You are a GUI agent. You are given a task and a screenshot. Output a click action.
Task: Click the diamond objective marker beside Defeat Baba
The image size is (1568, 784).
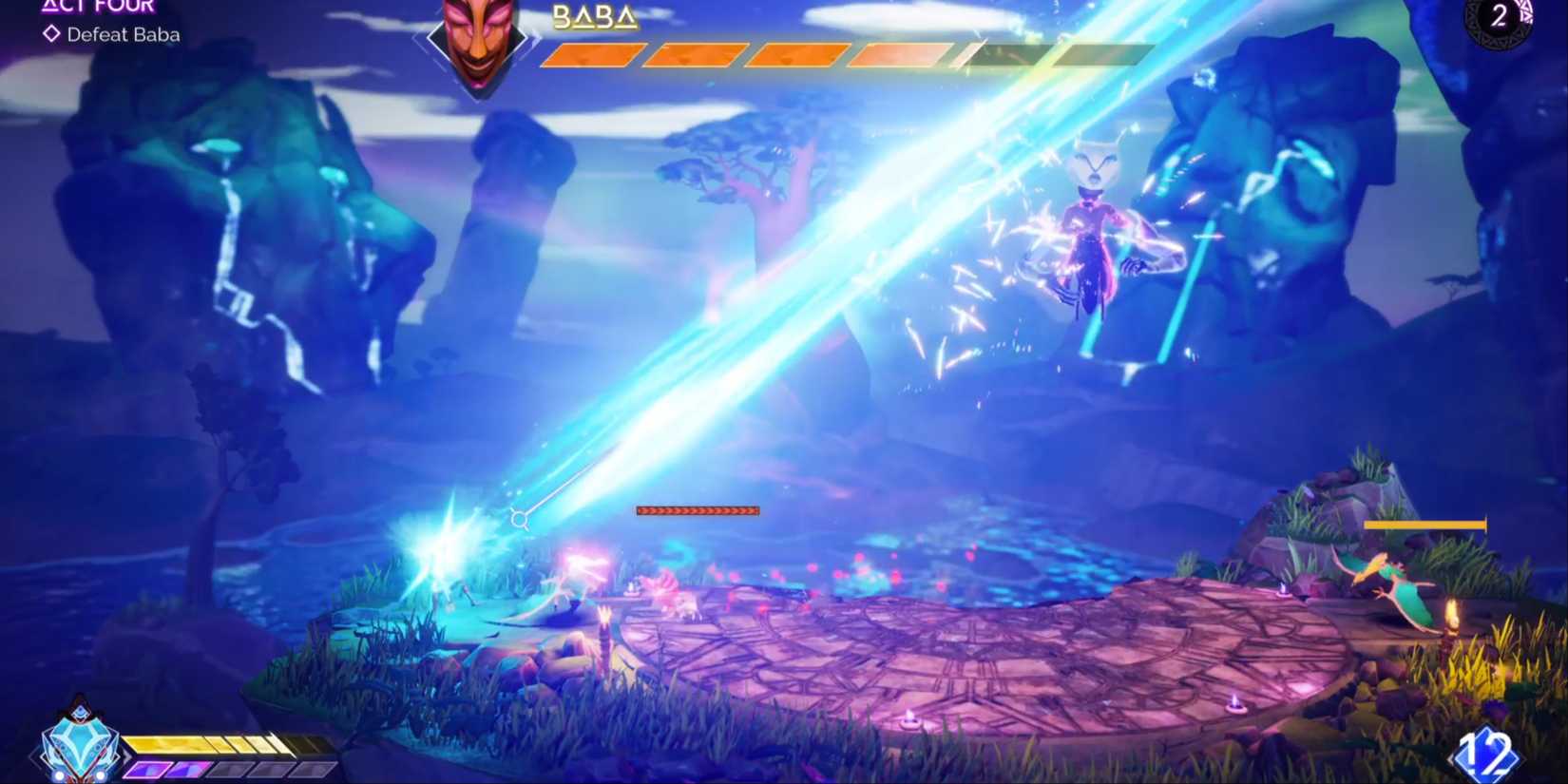coord(50,34)
